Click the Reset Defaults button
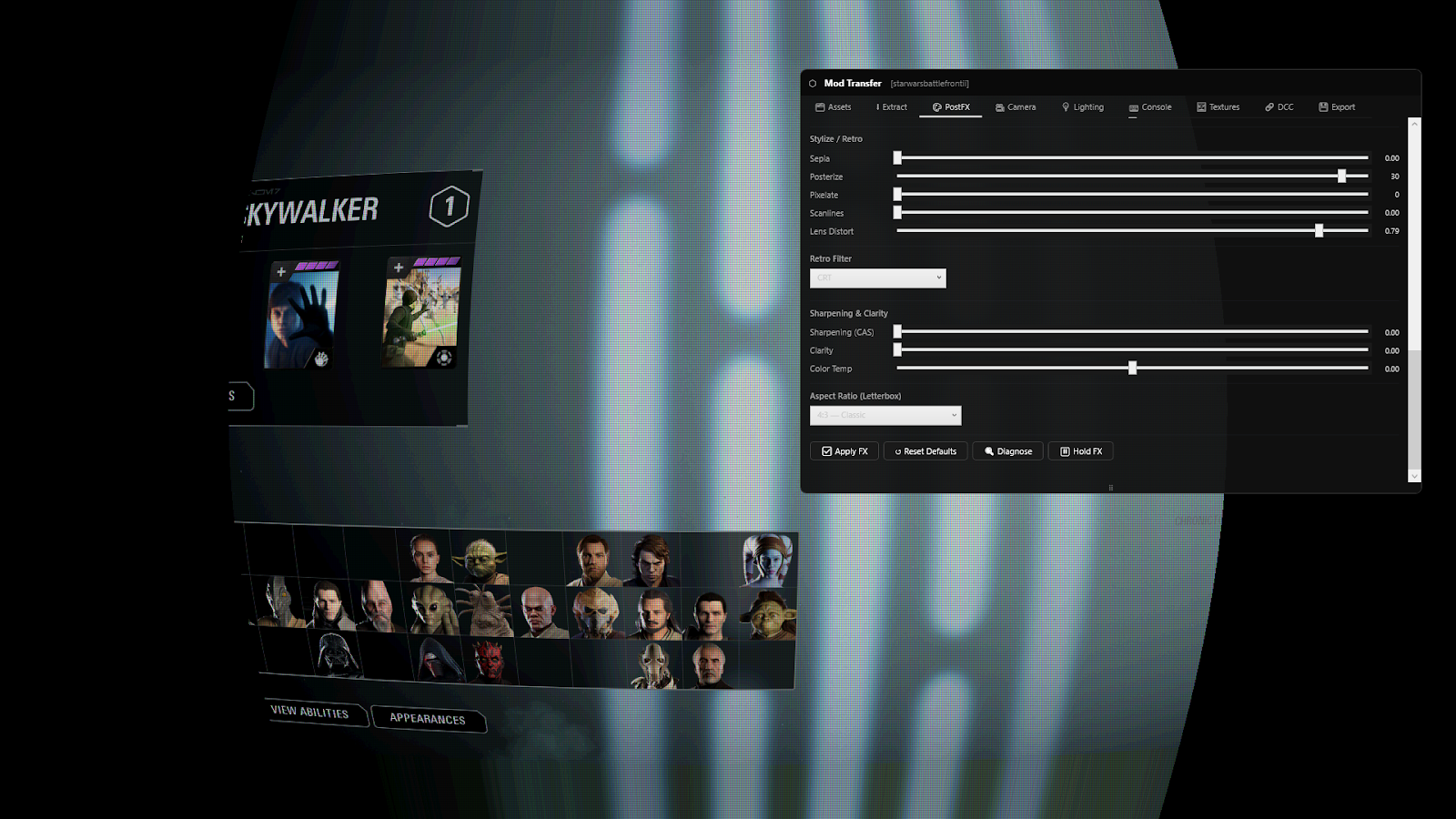Image resolution: width=1456 pixels, height=819 pixels. point(925,450)
